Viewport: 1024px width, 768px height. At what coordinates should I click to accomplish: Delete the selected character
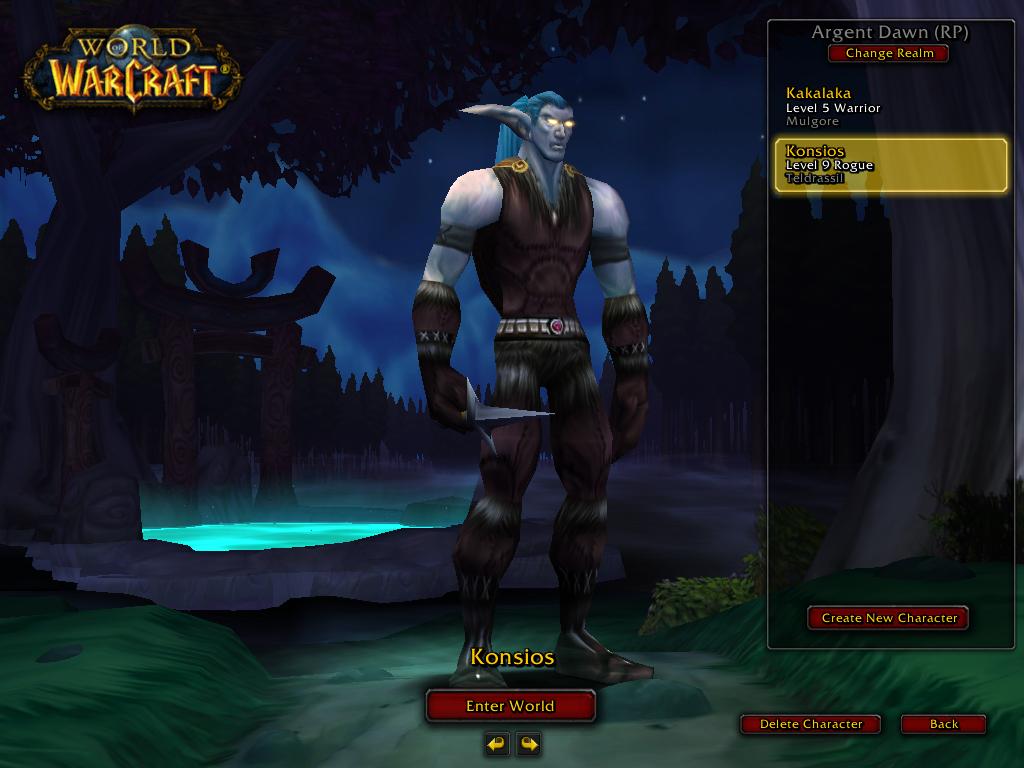point(810,724)
